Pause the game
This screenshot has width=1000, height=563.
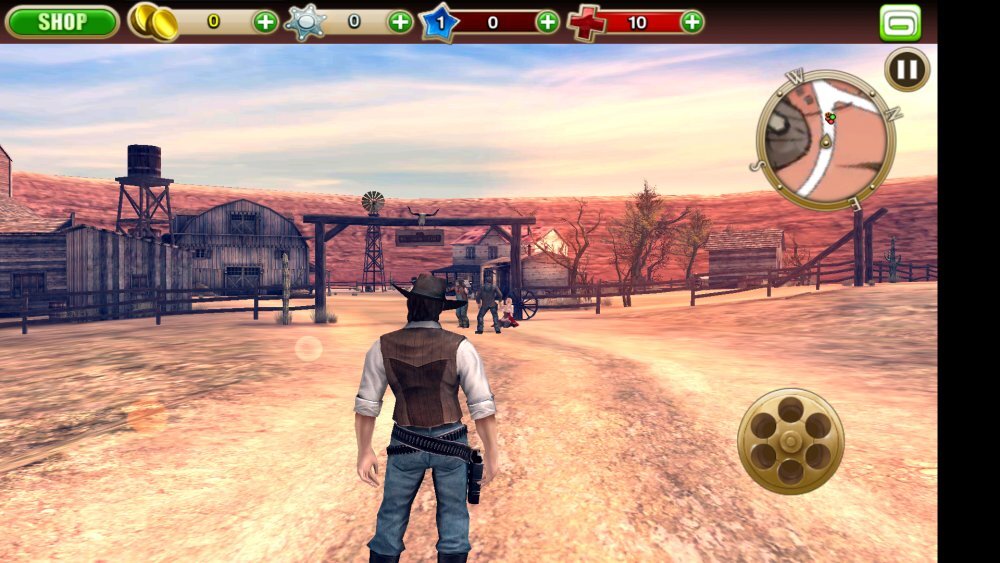[x=907, y=70]
